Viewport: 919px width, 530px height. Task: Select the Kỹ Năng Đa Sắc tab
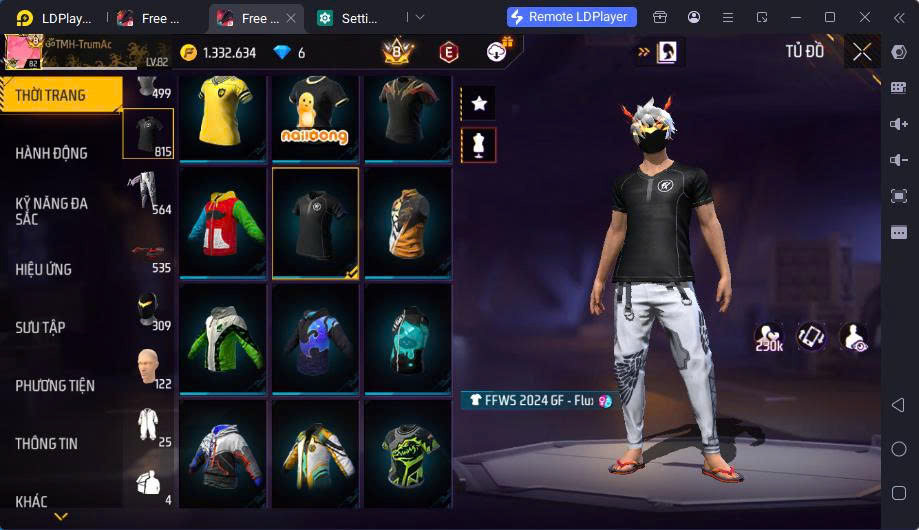pyautogui.click(x=52, y=210)
